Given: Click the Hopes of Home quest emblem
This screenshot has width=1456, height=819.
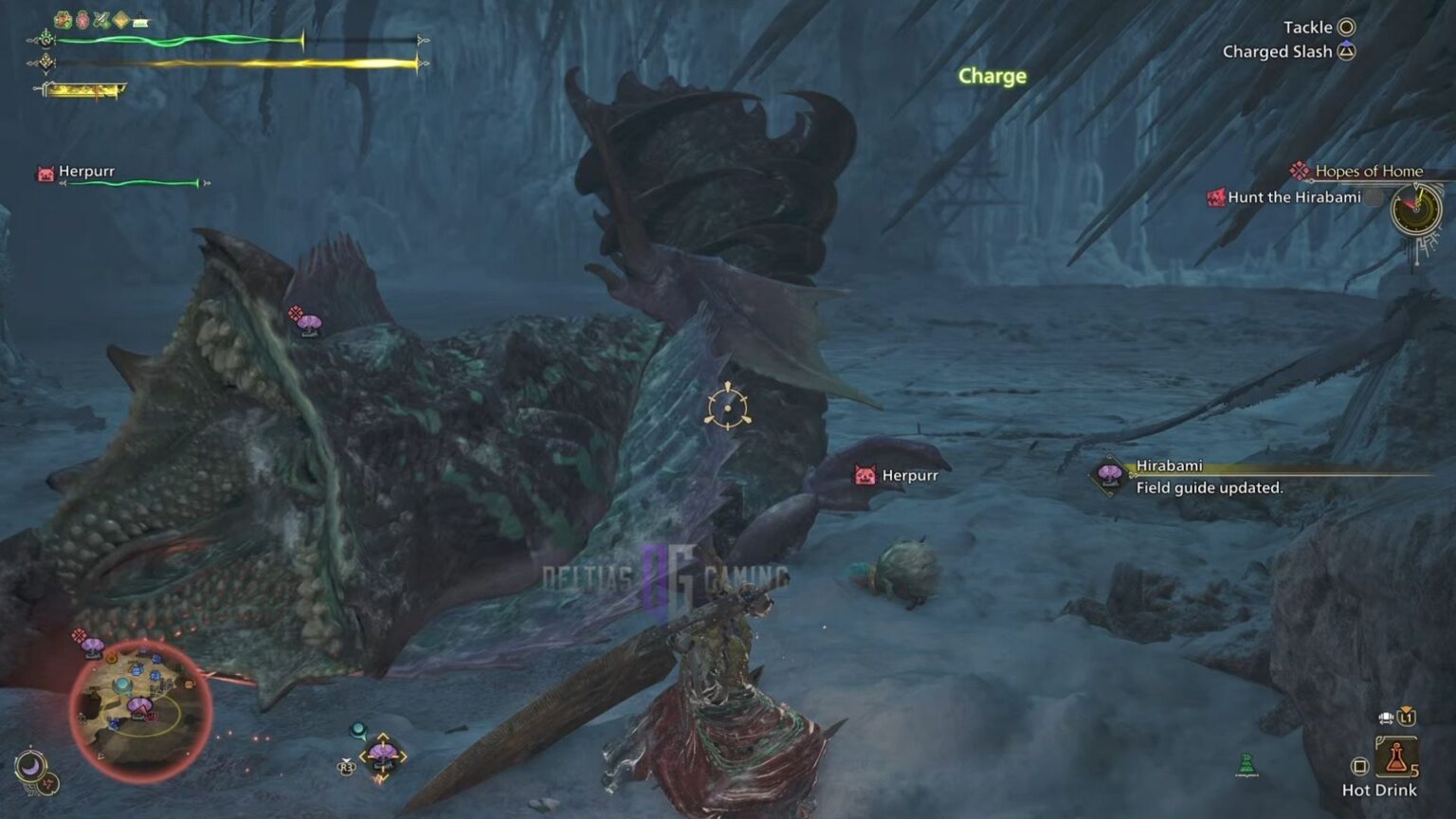Looking at the screenshot, I should (x=1299, y=171).
